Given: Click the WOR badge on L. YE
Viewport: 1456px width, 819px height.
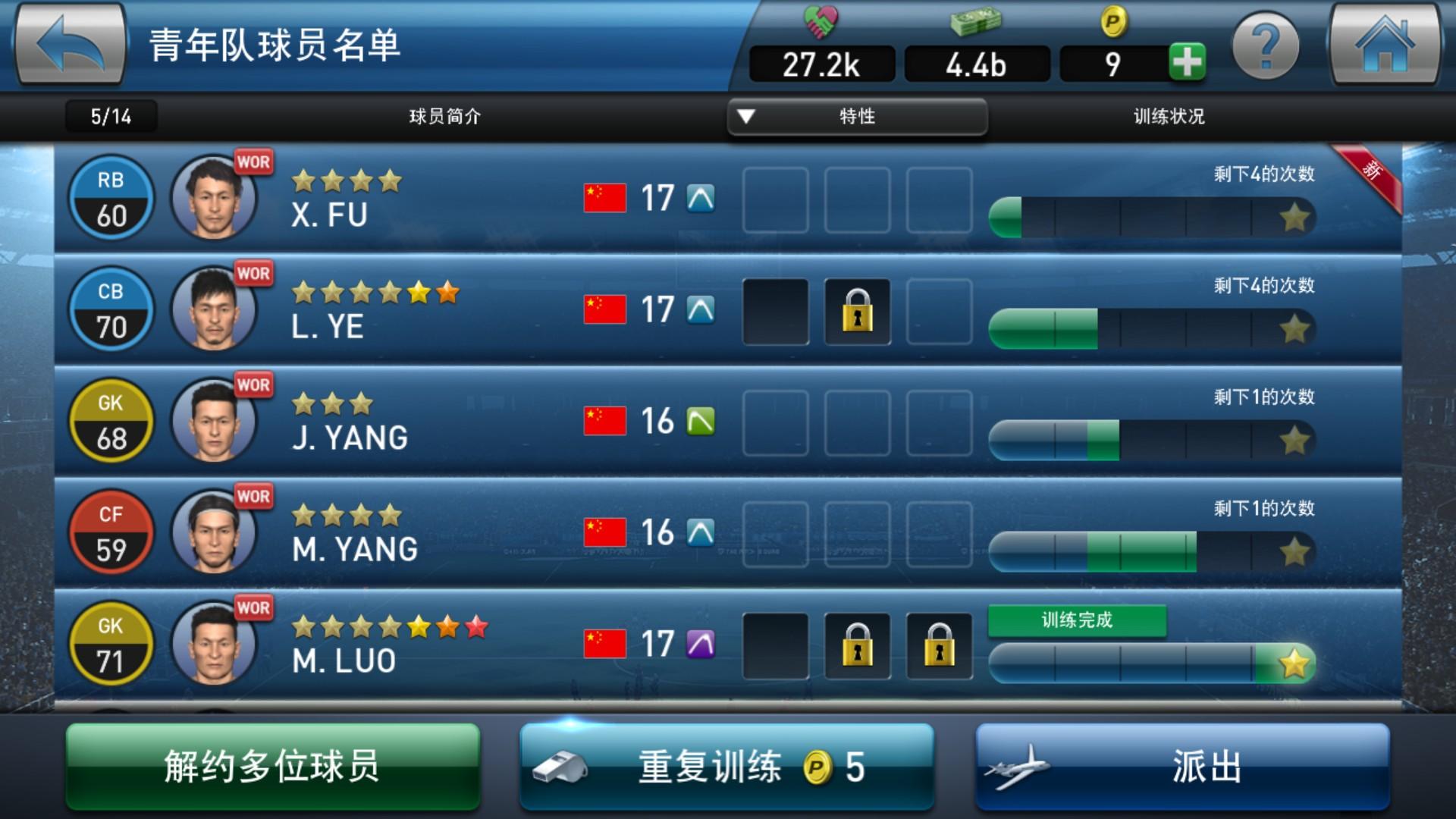Looking at the screenshot, I should coord(255,273).
